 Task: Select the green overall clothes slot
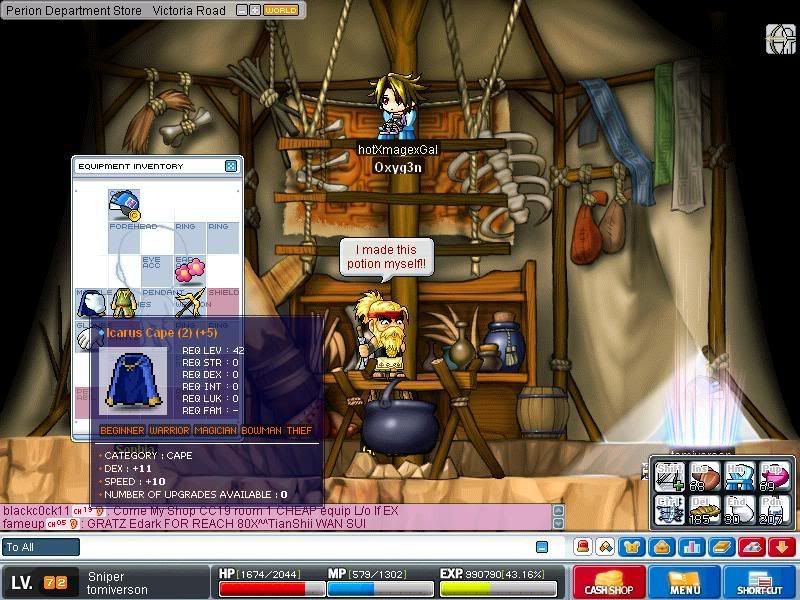tap(124, 302)
